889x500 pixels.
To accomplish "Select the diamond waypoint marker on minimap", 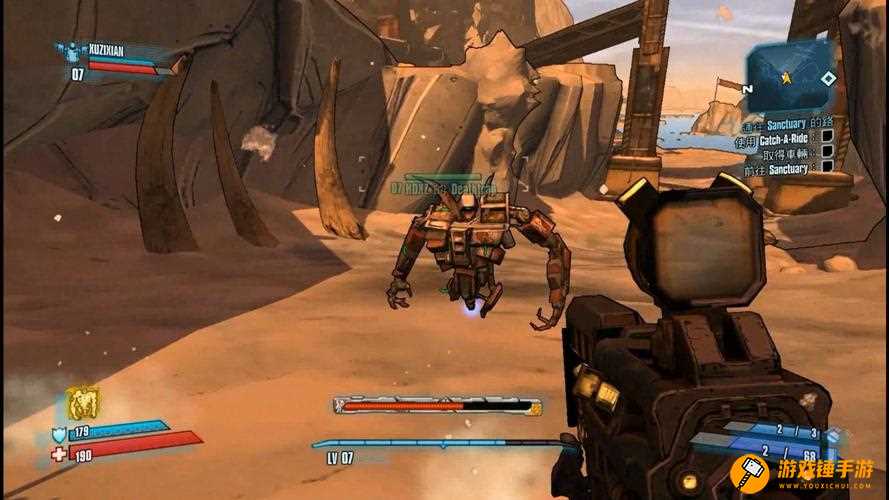I will tap(828, 78).
